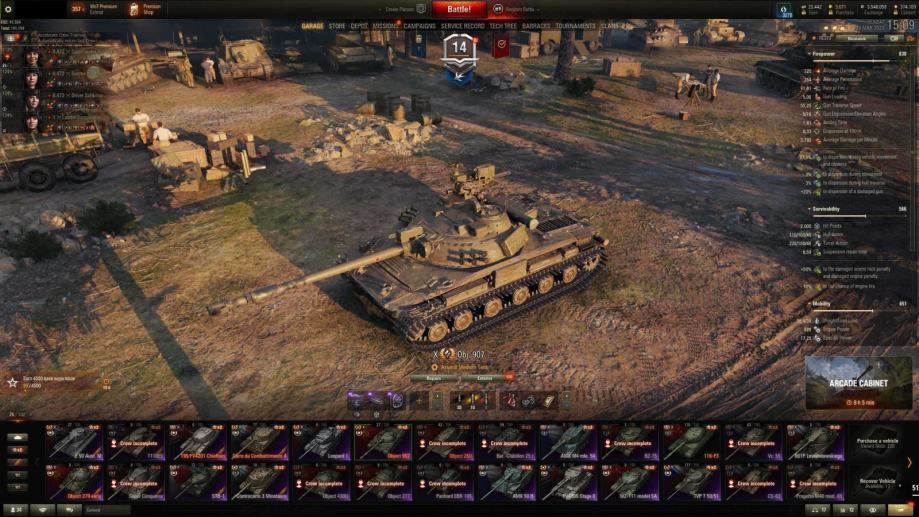Viewport: 919px width, 517px height.
Task: Click the Repairs button under Obj. 907
Action: 433,378
